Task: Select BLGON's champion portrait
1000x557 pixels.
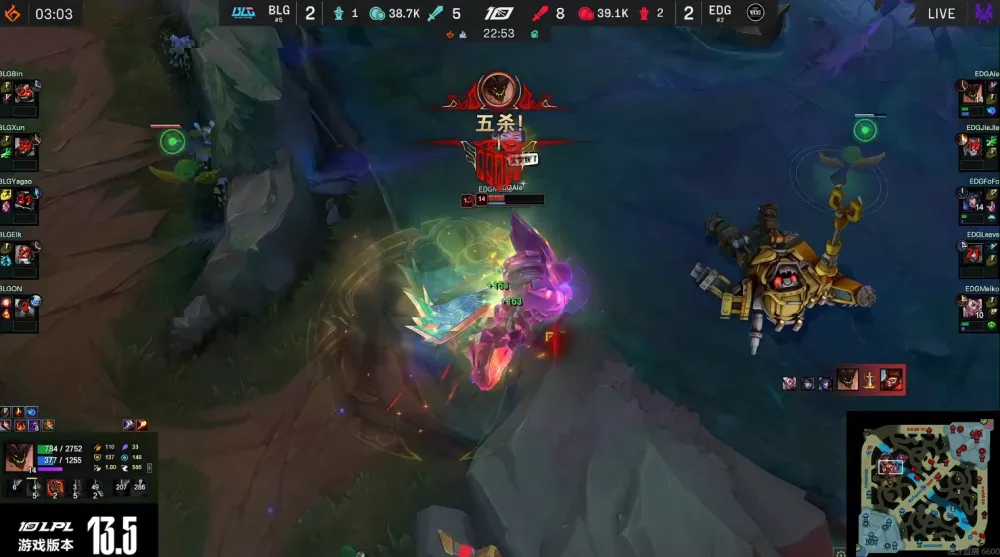Action: [24, 306]
